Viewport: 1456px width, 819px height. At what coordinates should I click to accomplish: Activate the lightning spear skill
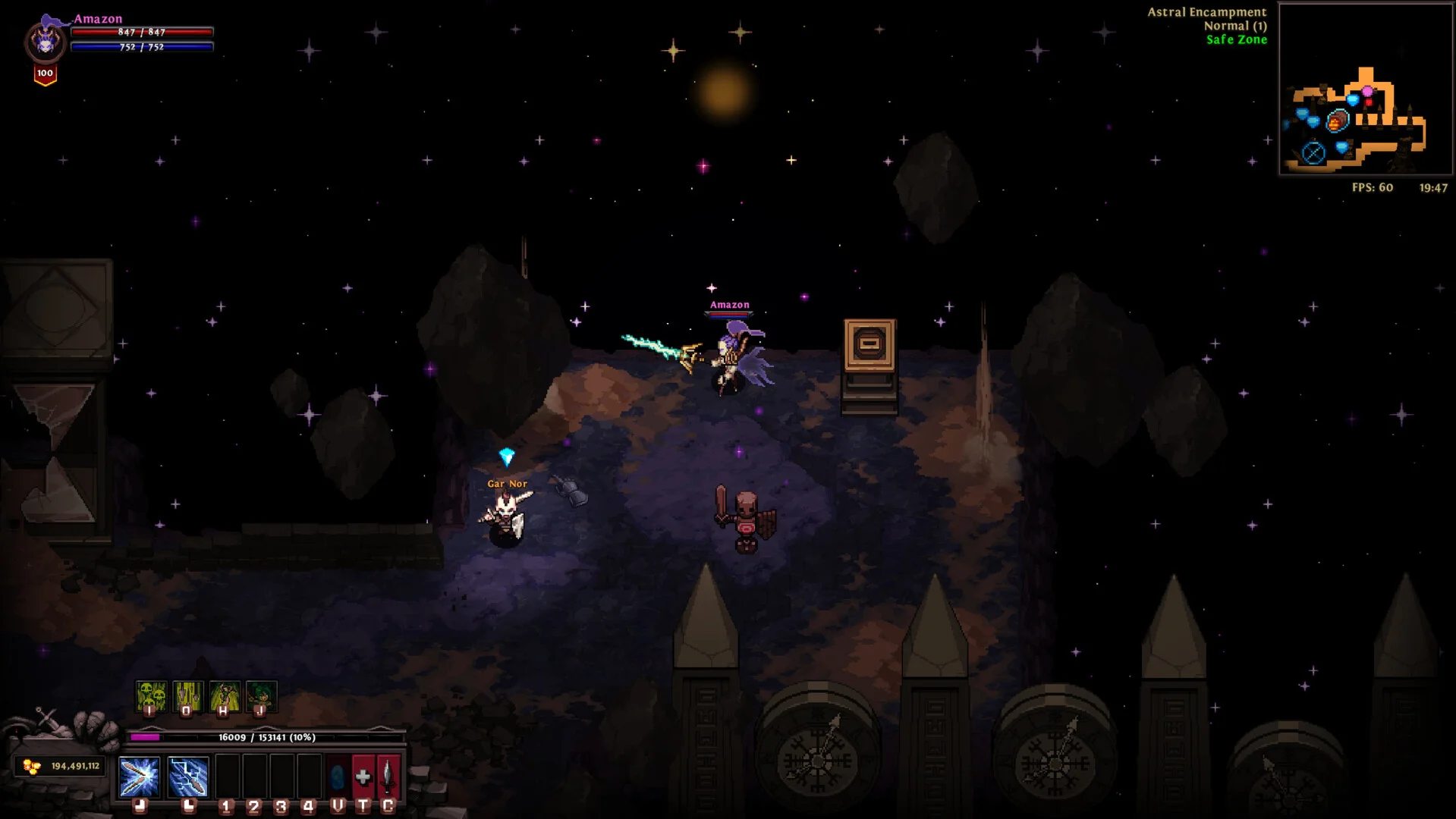187,777
